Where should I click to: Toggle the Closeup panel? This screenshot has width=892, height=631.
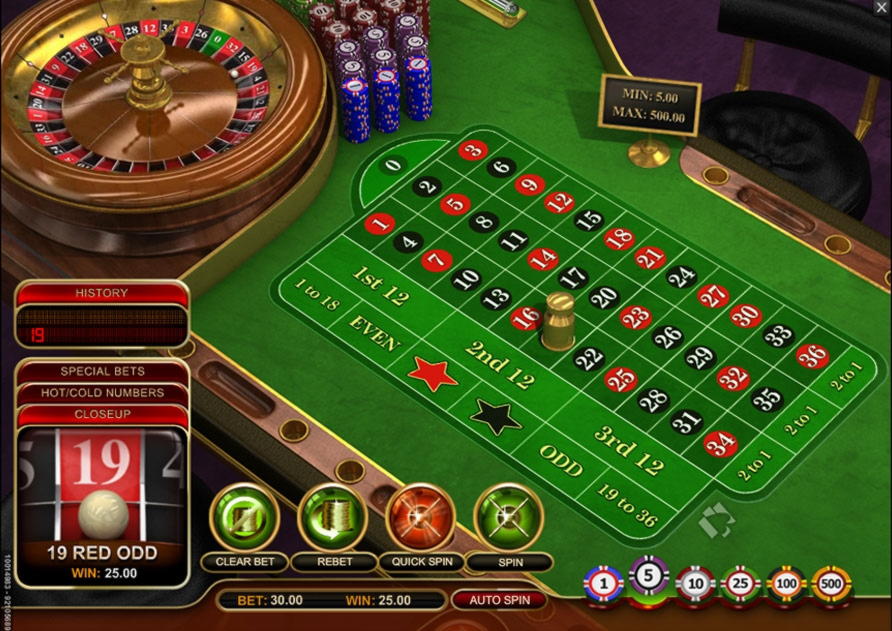102,414
